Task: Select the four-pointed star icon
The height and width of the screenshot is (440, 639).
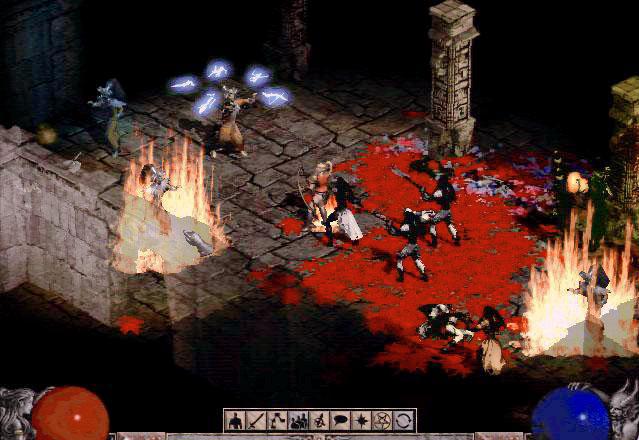Action: (x=359, y=420)
